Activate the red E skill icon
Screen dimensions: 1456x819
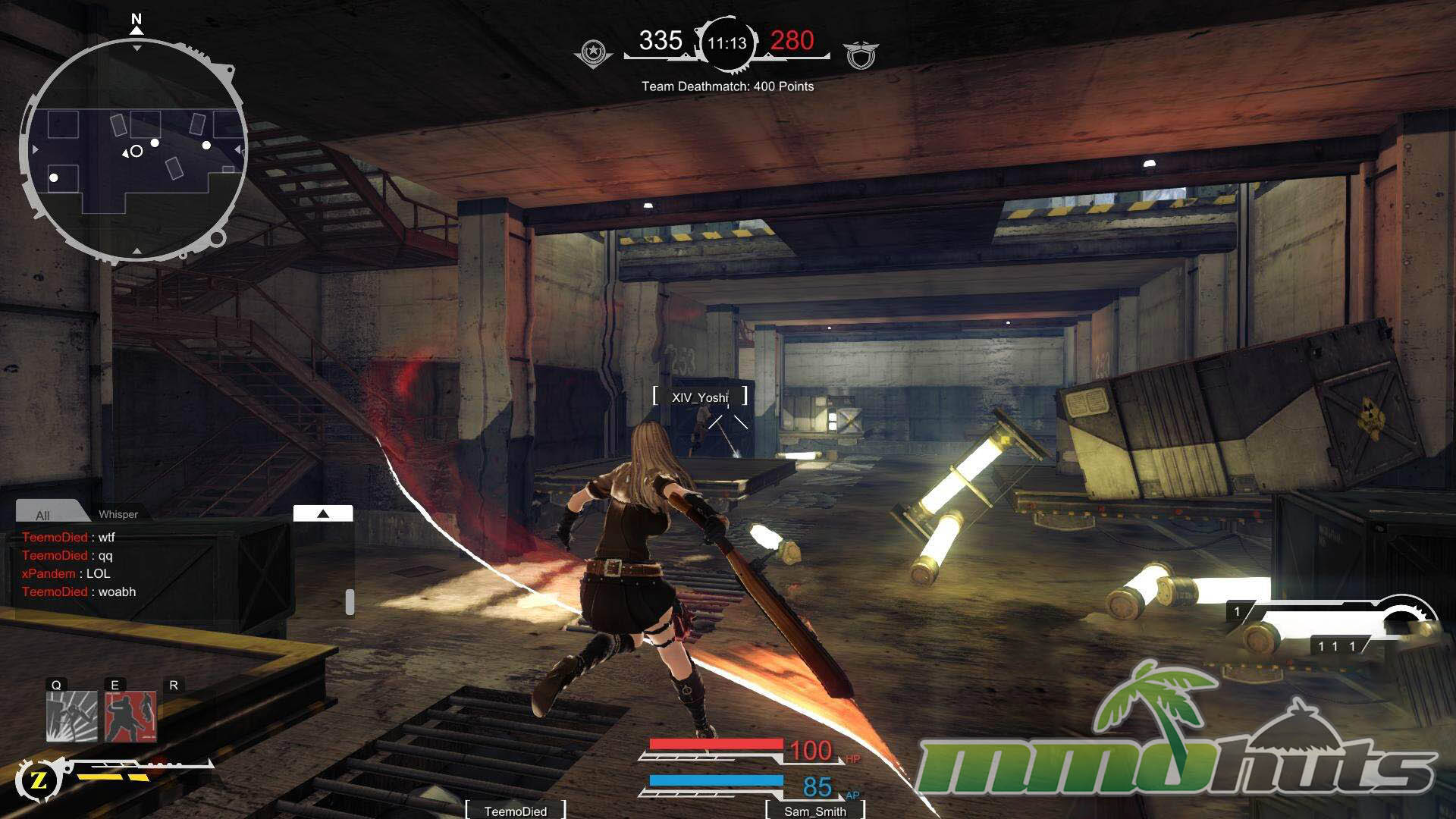[x=130, y=716]
